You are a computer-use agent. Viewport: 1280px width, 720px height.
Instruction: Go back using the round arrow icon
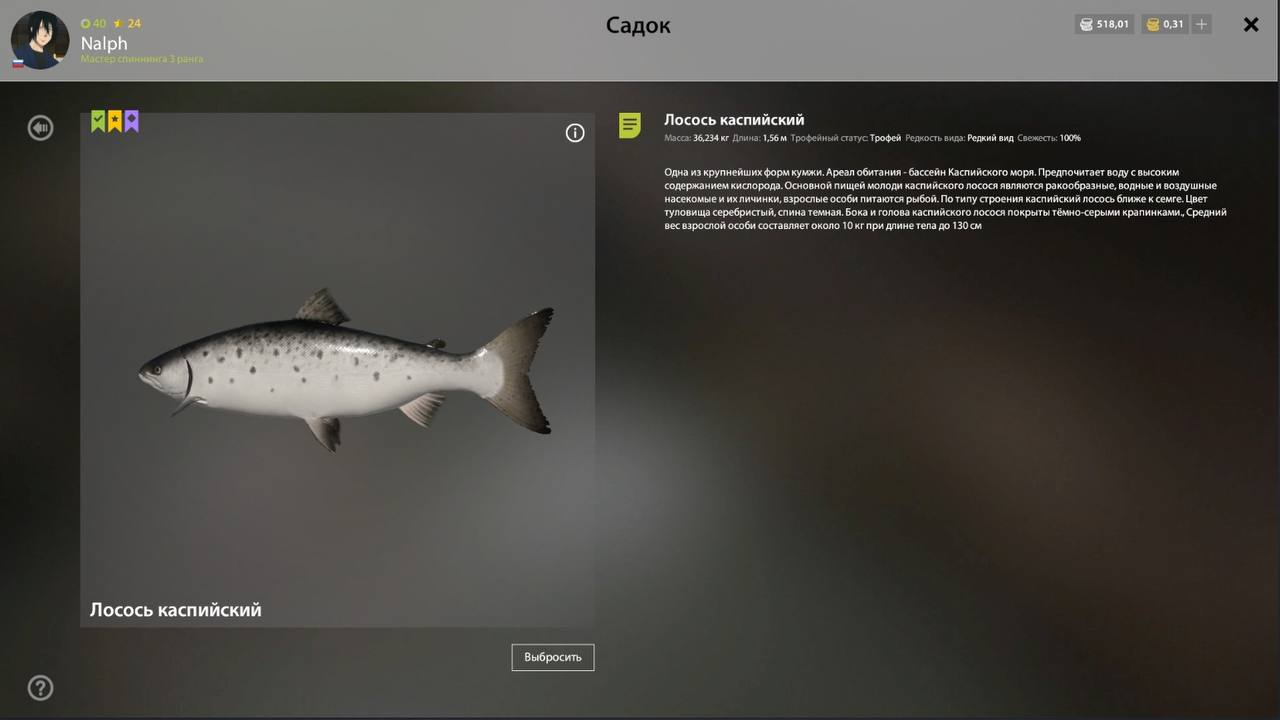40,128
